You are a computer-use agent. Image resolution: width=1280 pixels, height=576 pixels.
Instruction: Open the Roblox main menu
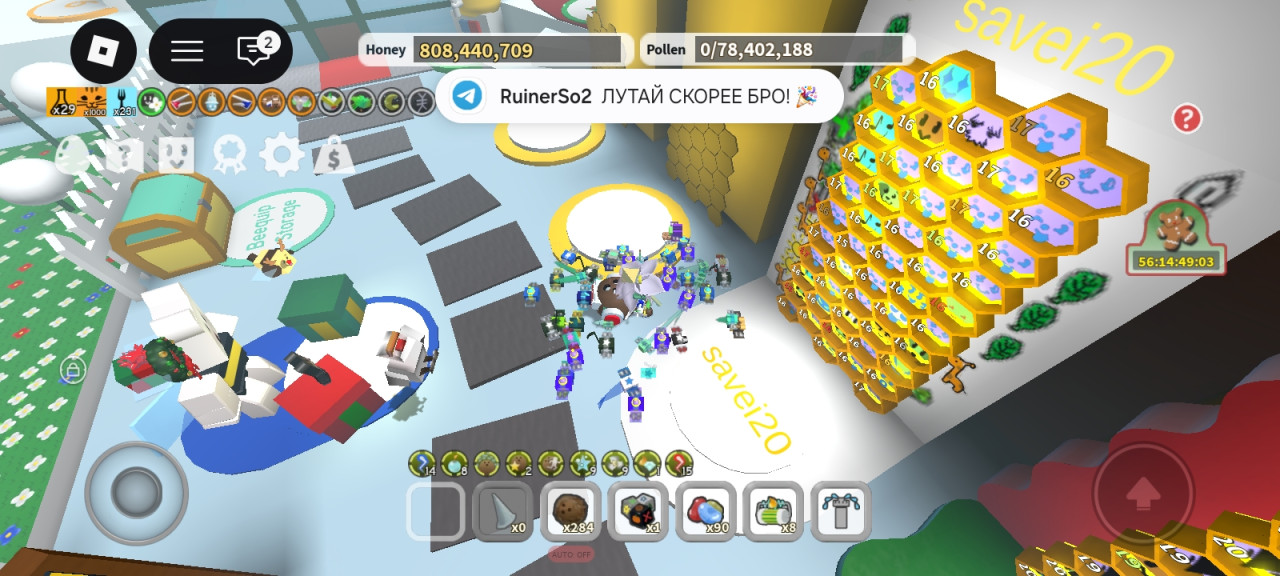point(103,51)
